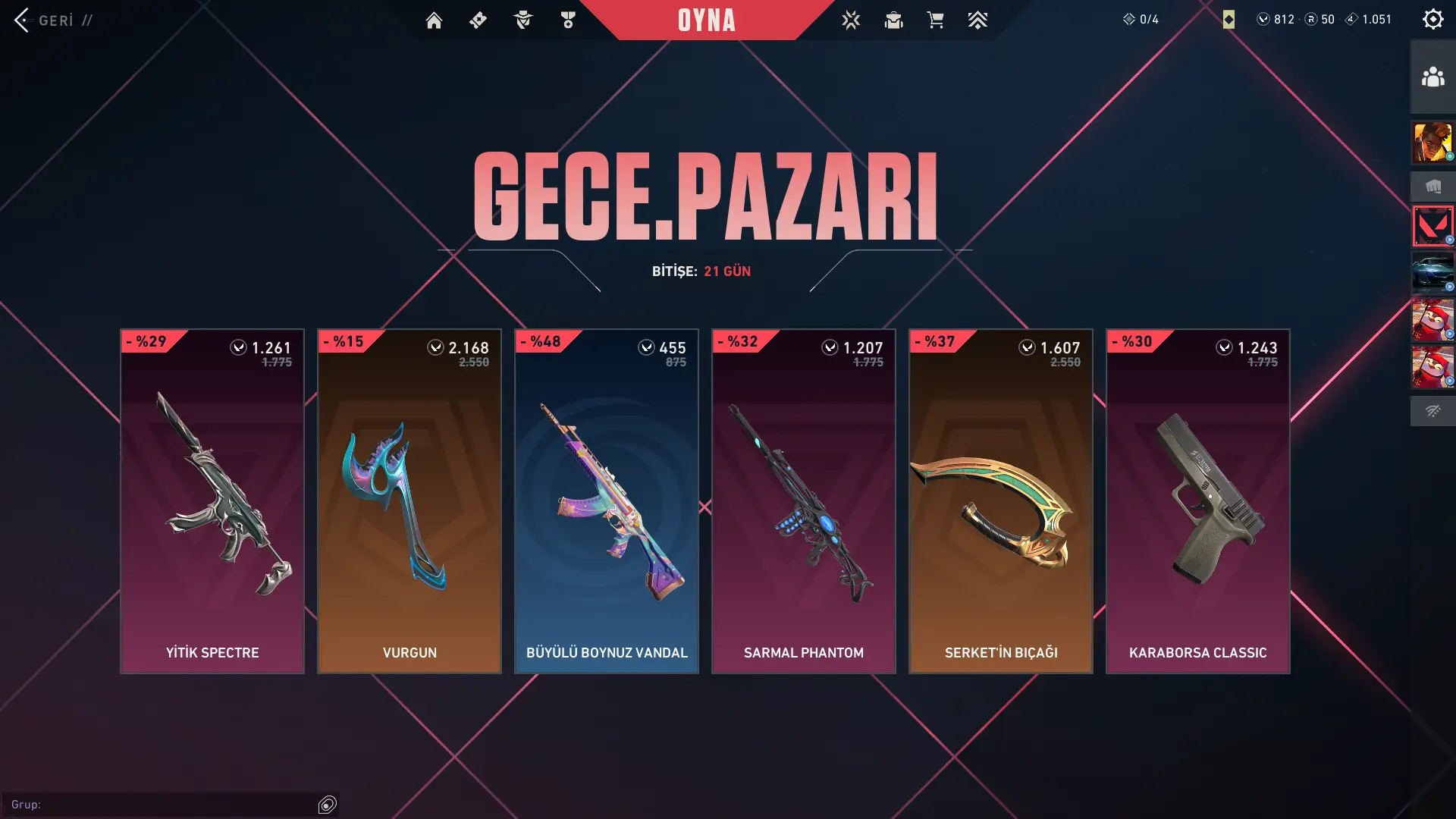Viewport: 1456px width, 819px height.
Task: Open the medal career icon
Action: coord(568,20)
